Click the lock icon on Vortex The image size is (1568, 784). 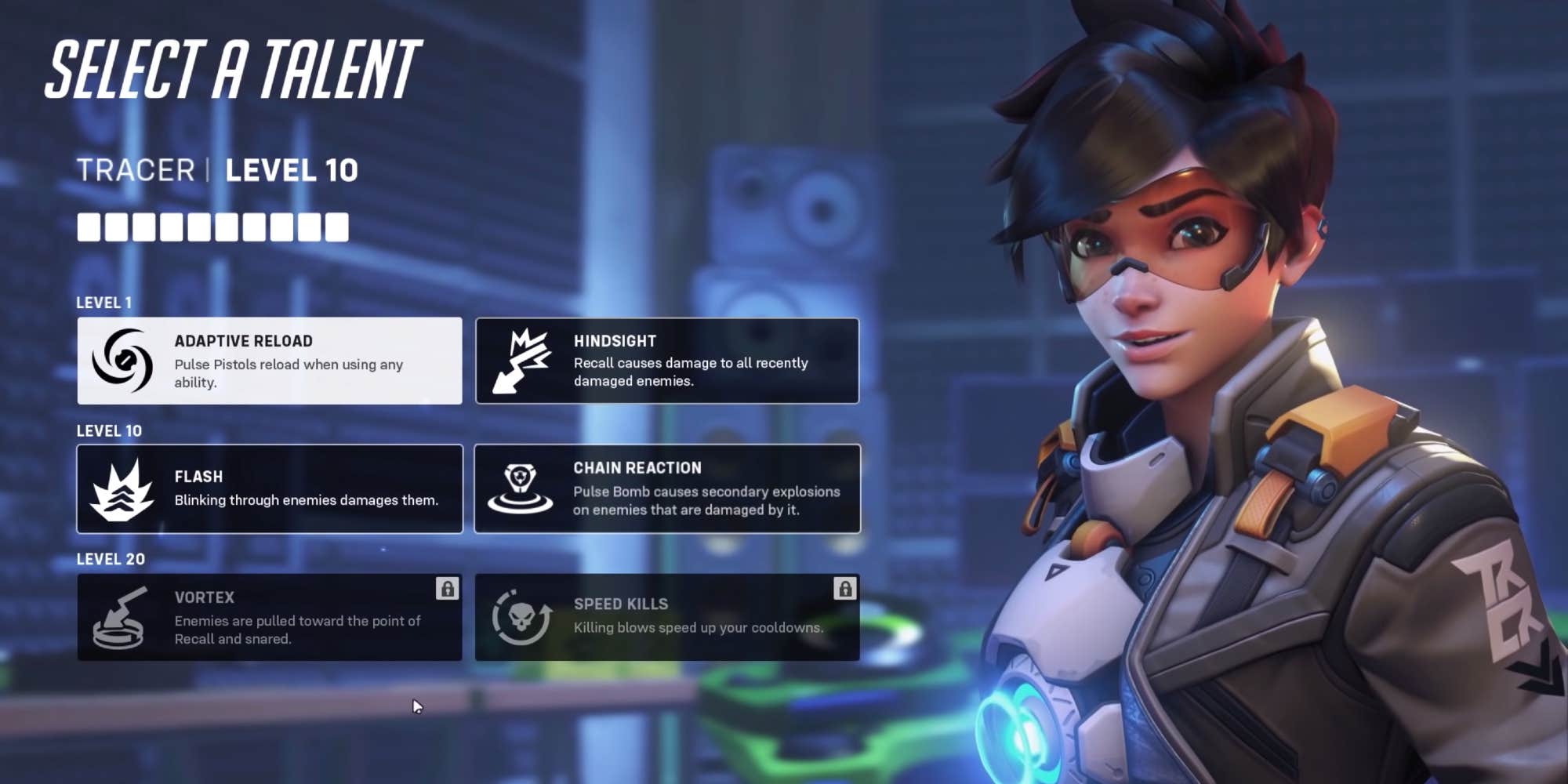[446, 590]
